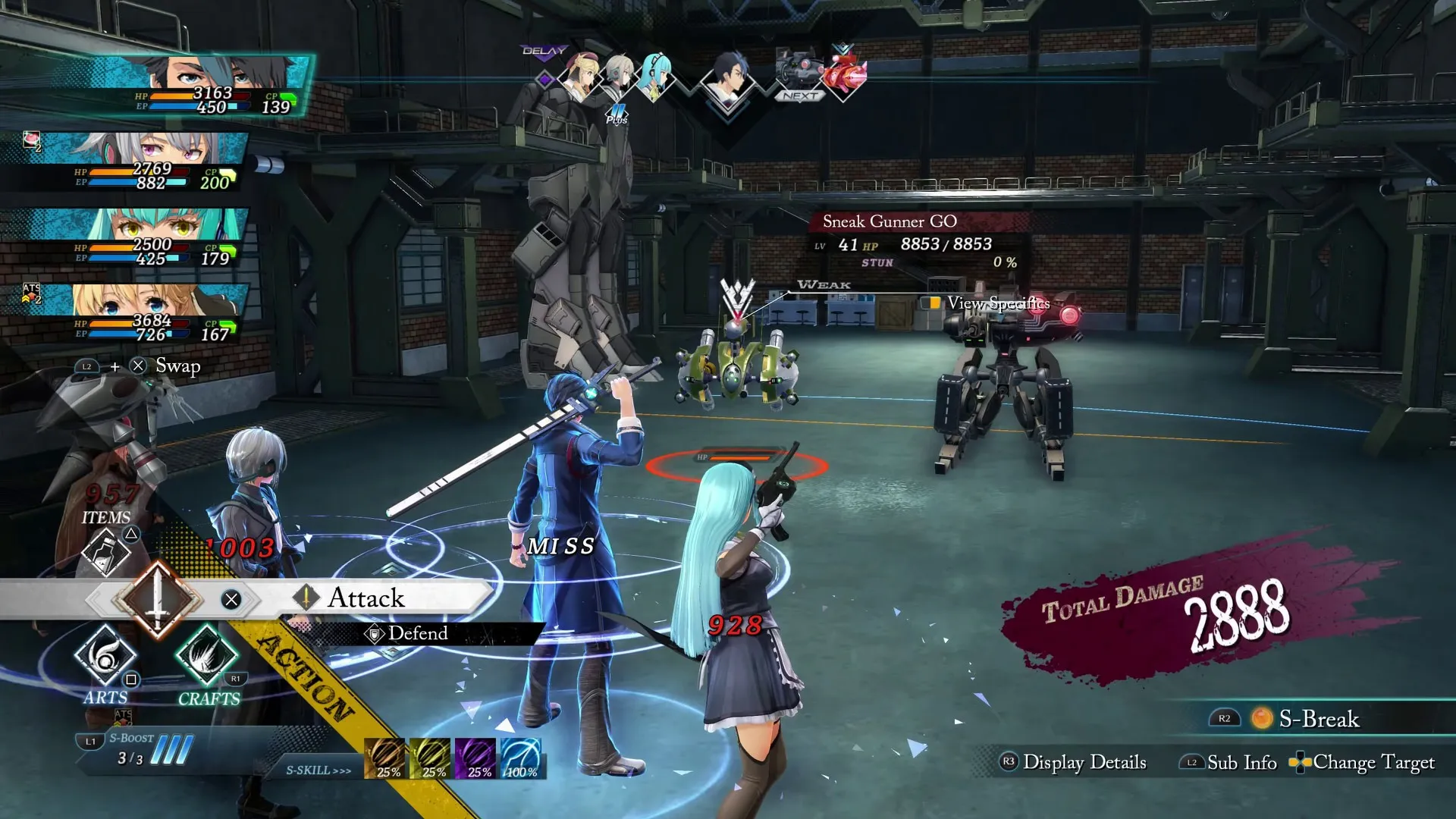Enable the Plus link indicator above battle order
1456x819 pixels.
click(x=618, y=114)
